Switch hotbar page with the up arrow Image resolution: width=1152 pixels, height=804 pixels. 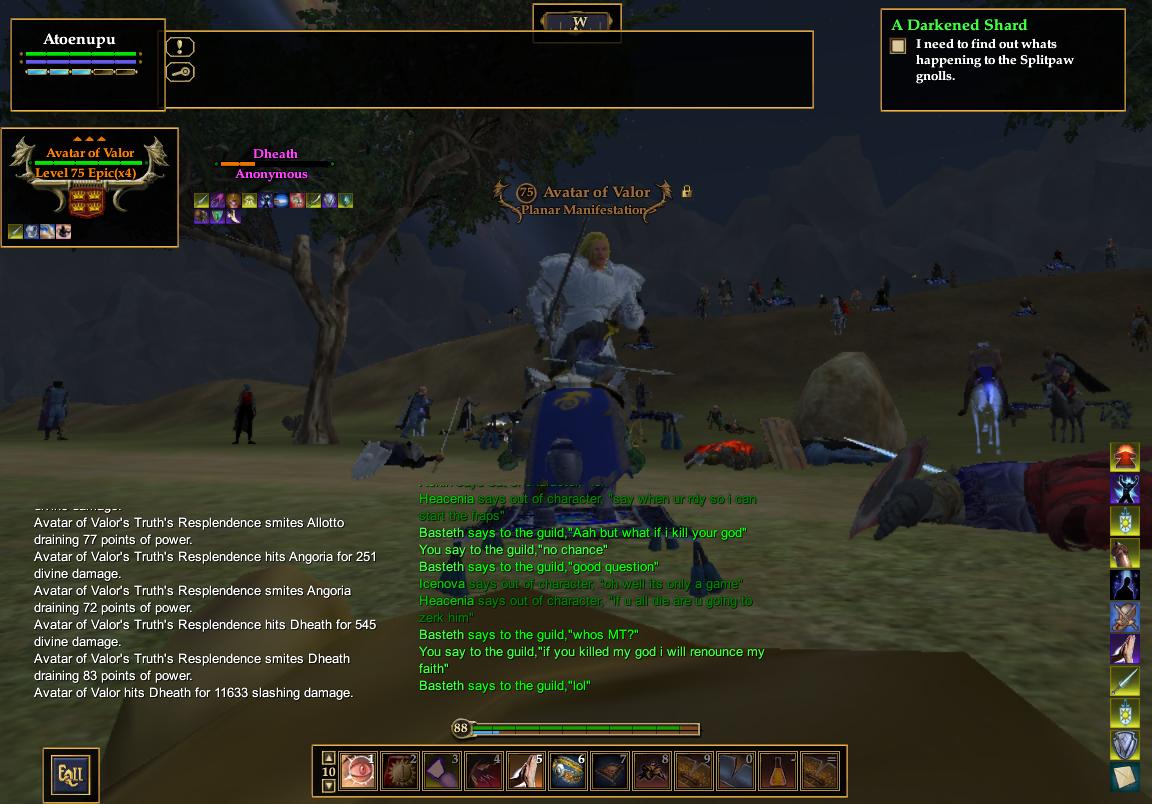(x=328, y=758)
